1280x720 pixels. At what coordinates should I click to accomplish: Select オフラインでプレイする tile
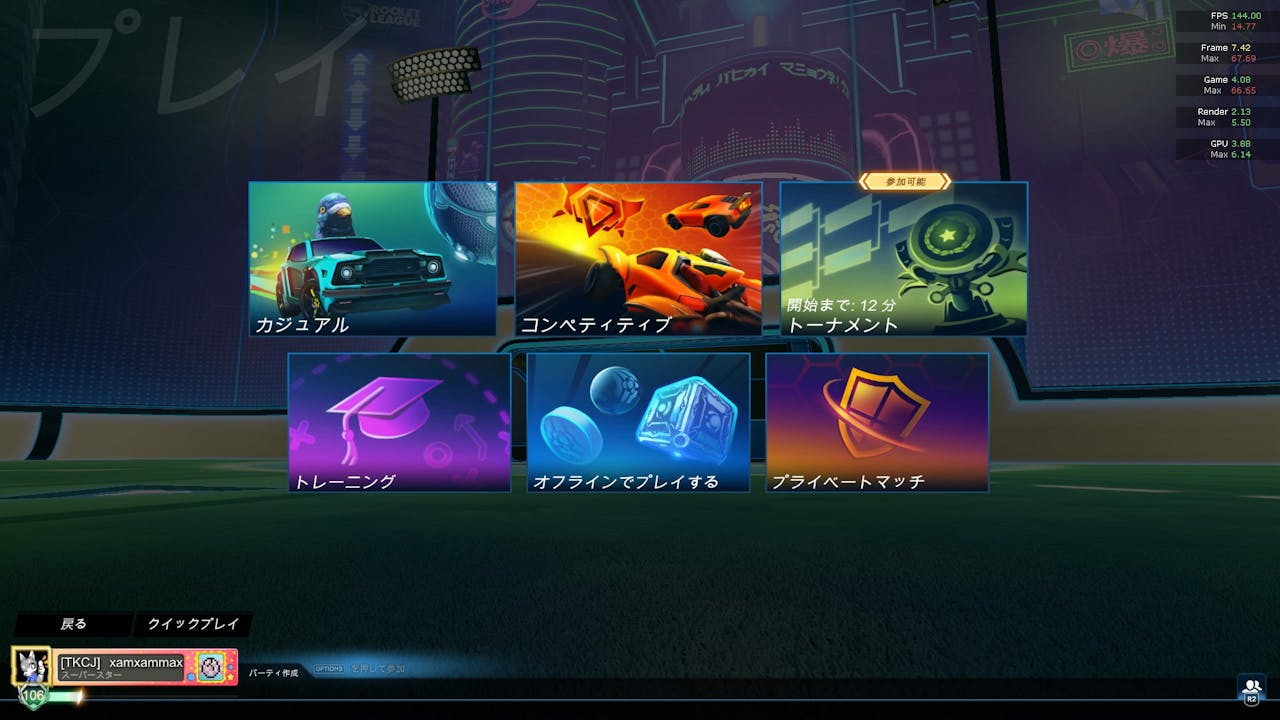(x=638, y=422)
